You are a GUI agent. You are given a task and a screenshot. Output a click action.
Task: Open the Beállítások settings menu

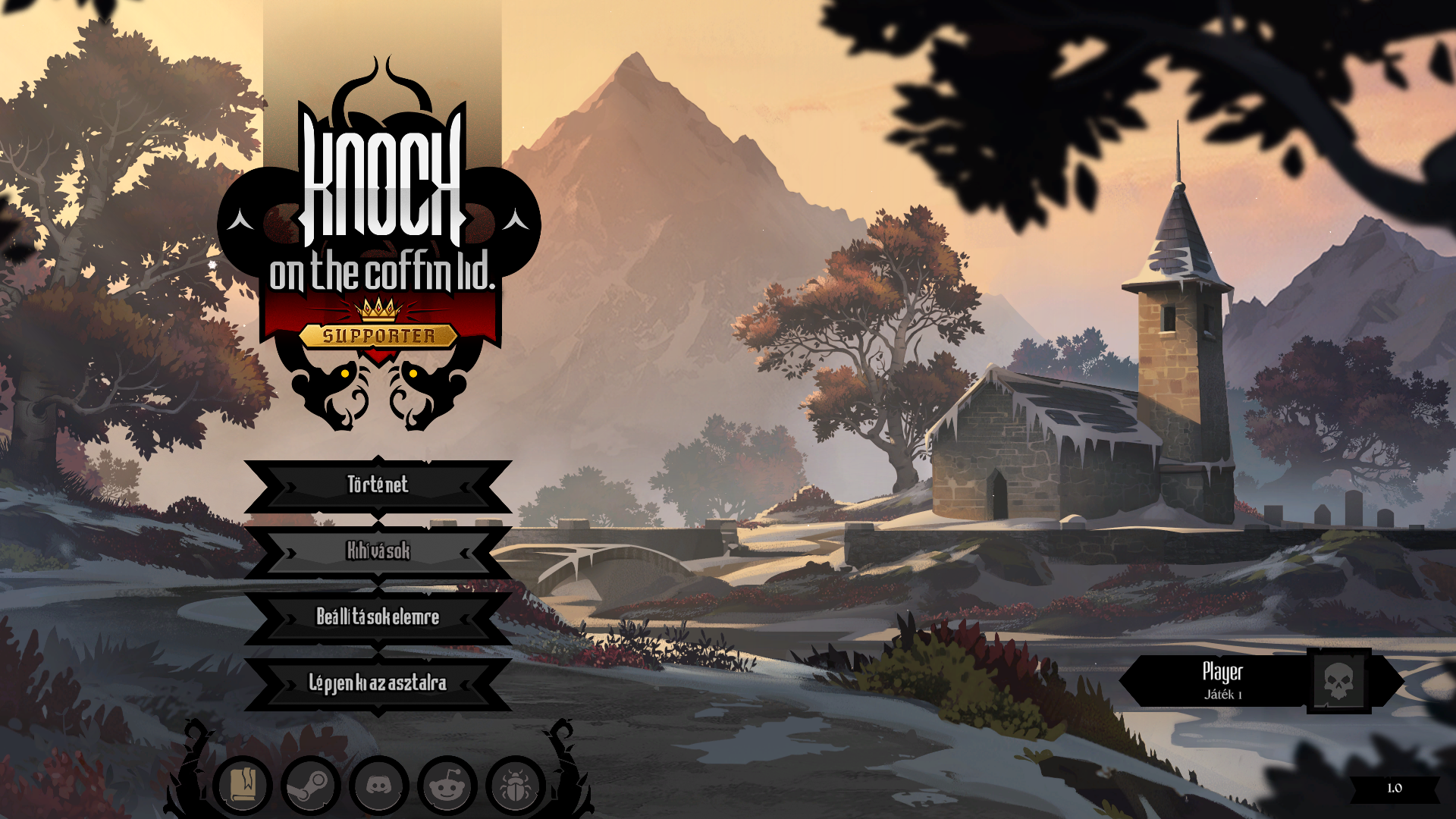pyautogui.click(x=378, y=617)
